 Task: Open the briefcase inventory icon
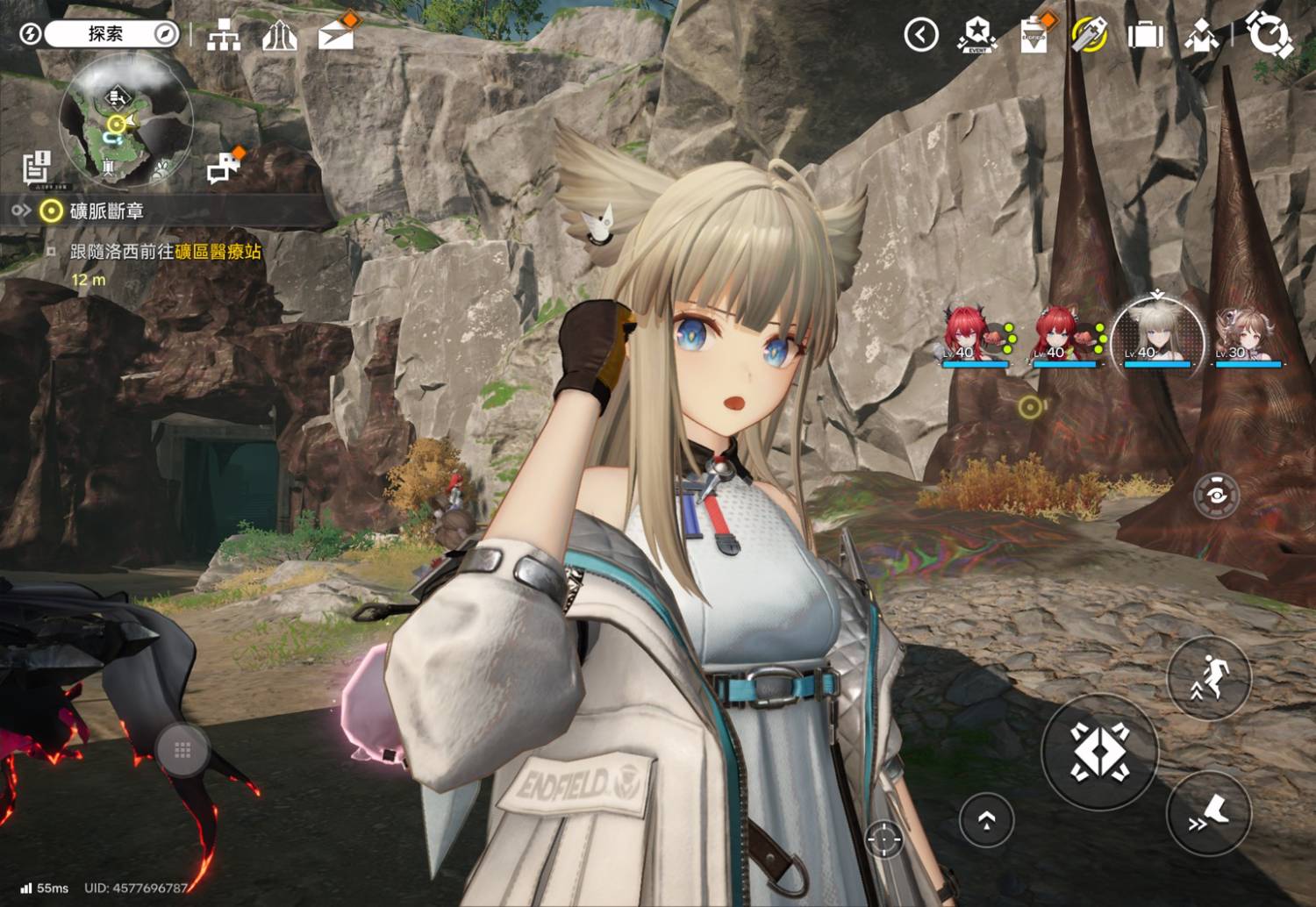1145,35
